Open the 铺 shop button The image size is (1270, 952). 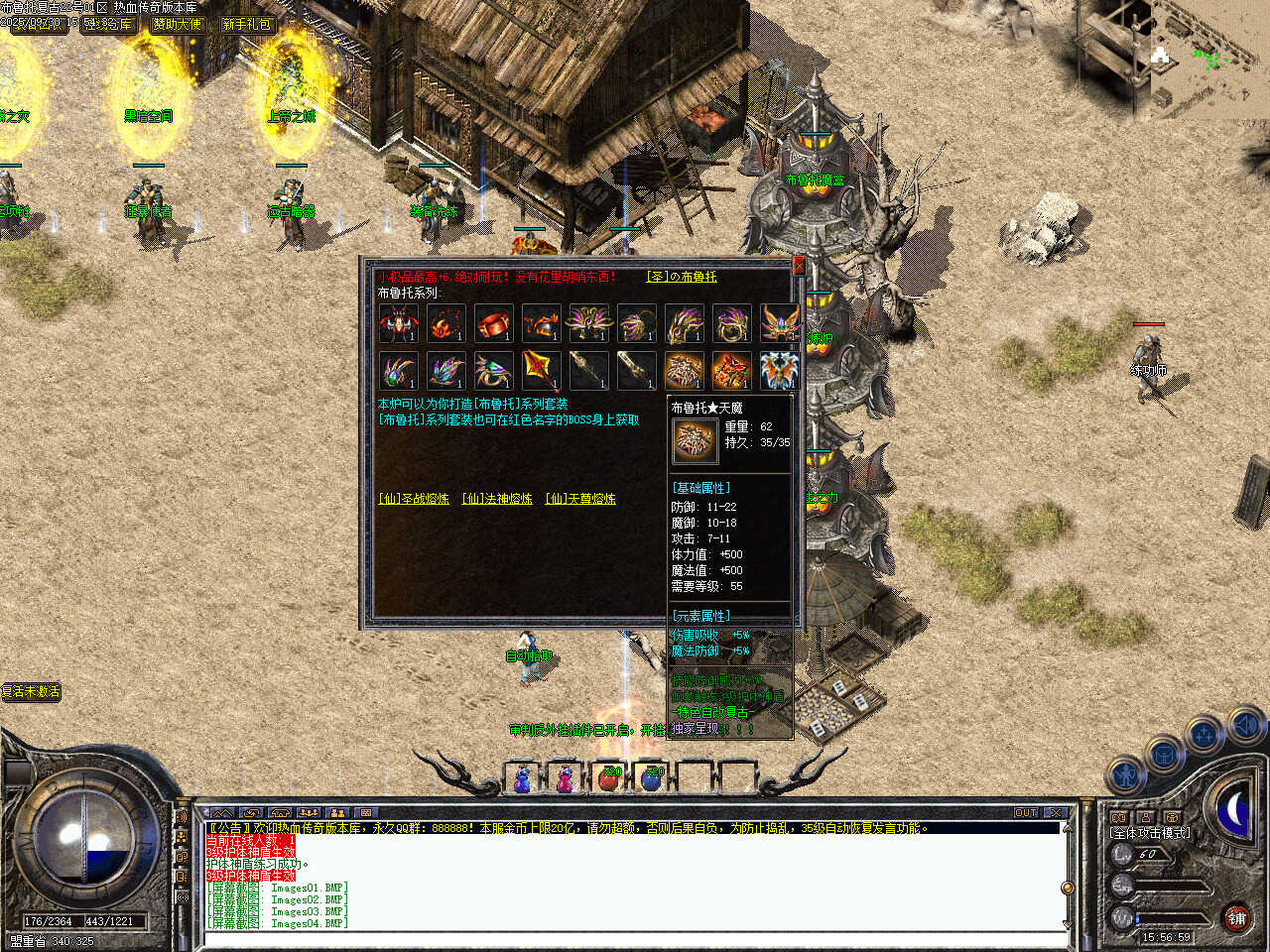[x=1236, y=919]
